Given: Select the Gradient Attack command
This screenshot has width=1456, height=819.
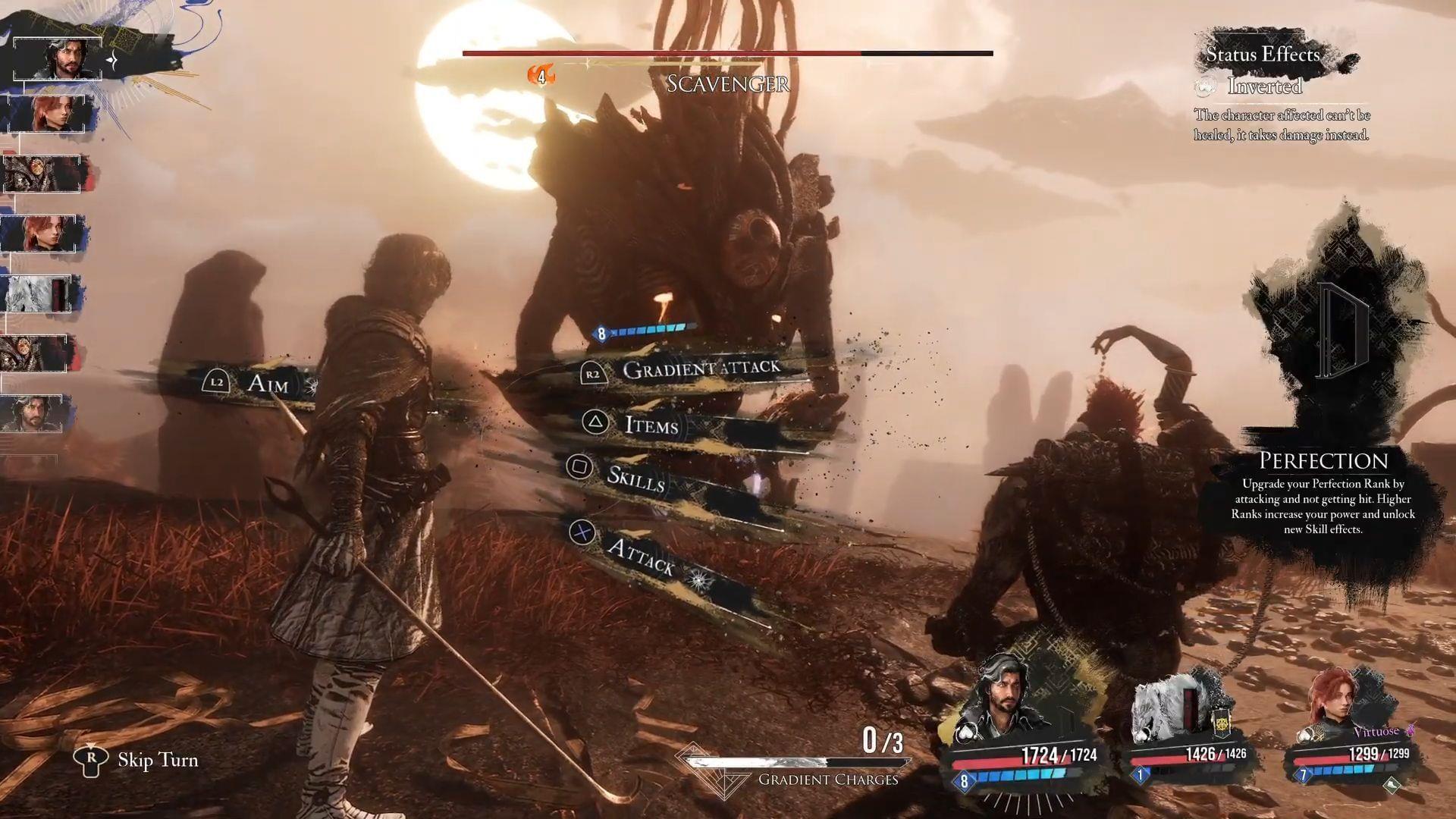Looking at the screenshot, I should (699, 369).
